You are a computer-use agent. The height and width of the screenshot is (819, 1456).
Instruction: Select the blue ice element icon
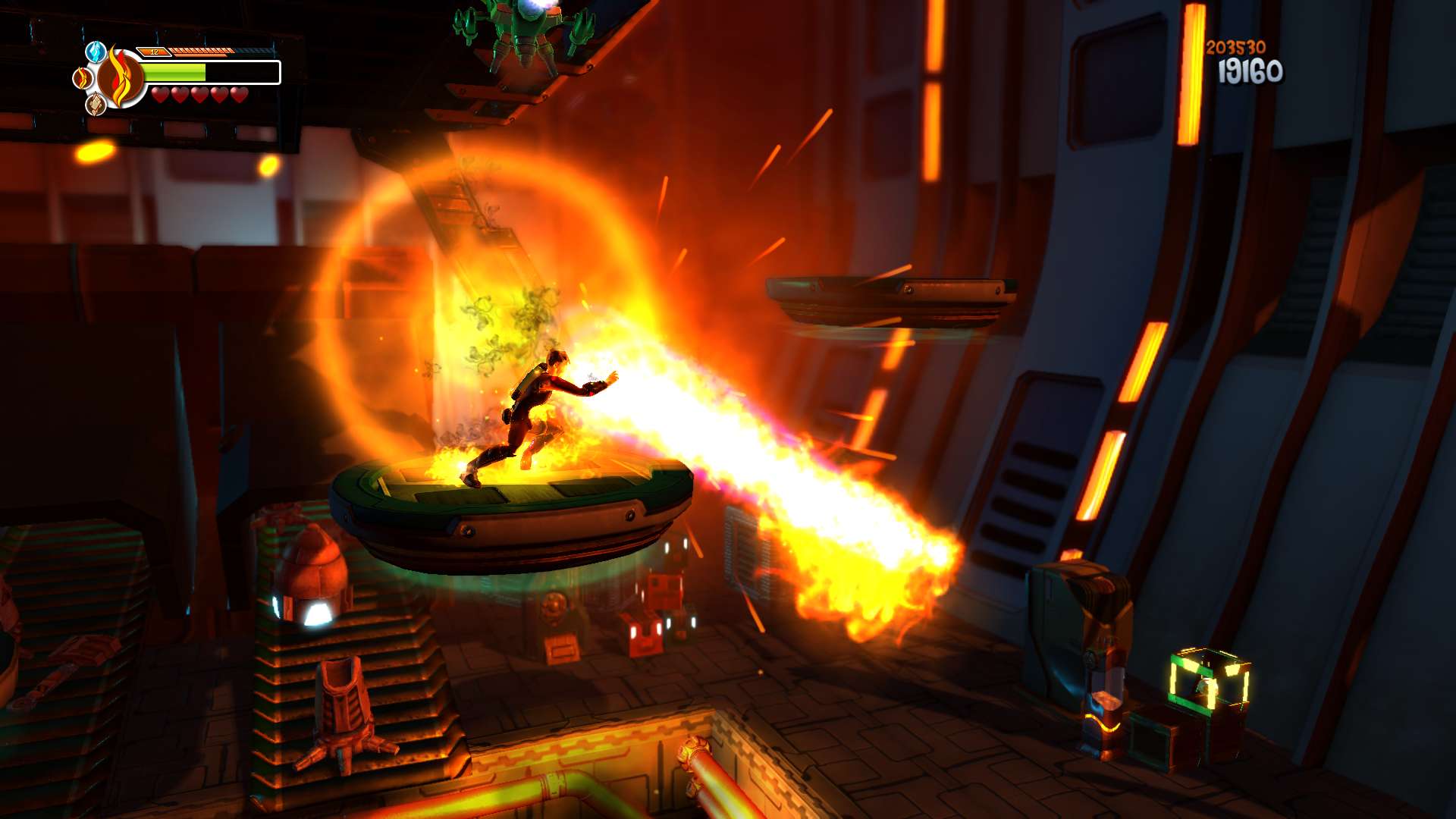(96, 52)
